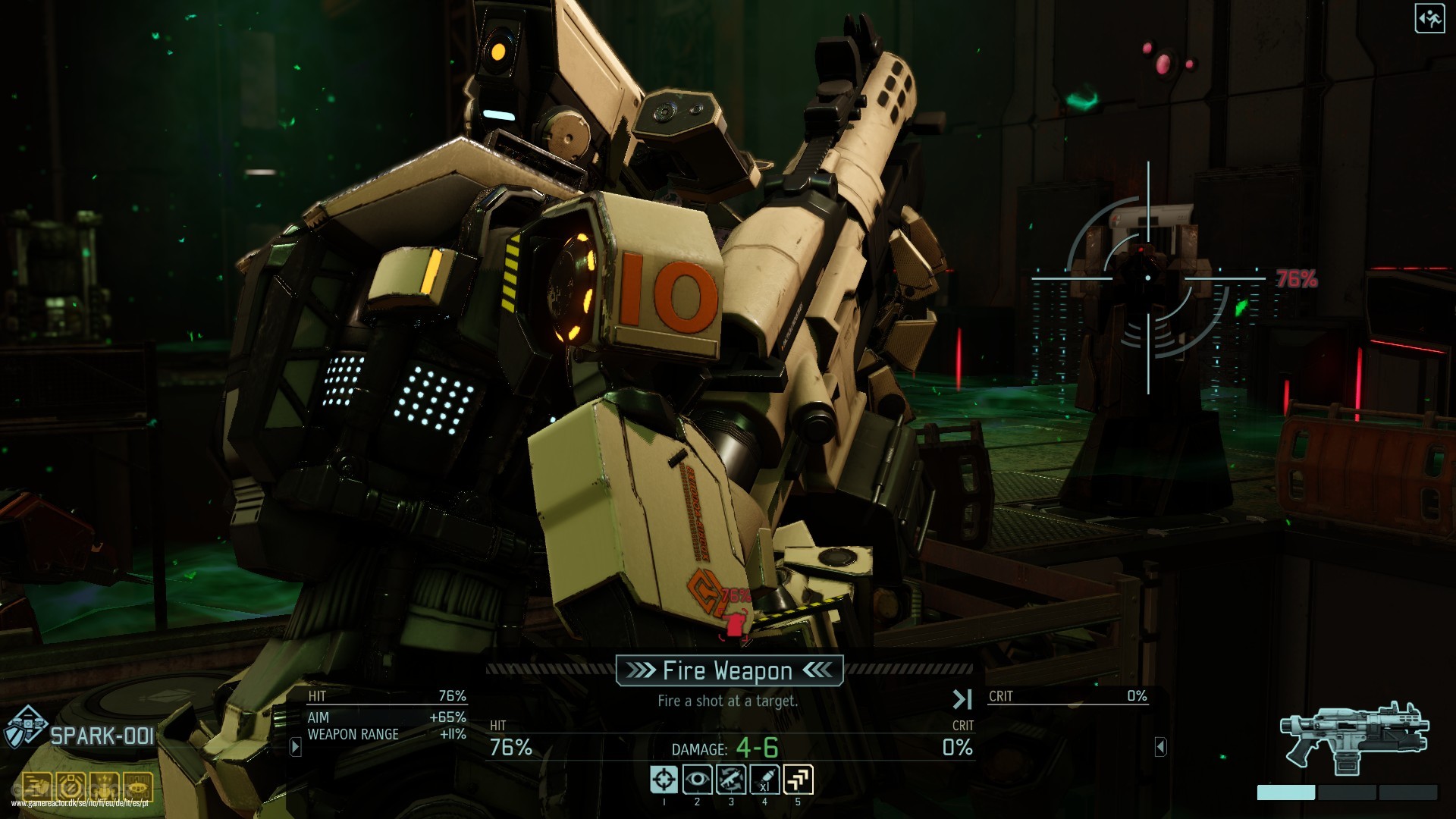1456x819 pixels.
Task: Expand the hit breakdown panel arrow
Action: (296, 747)
